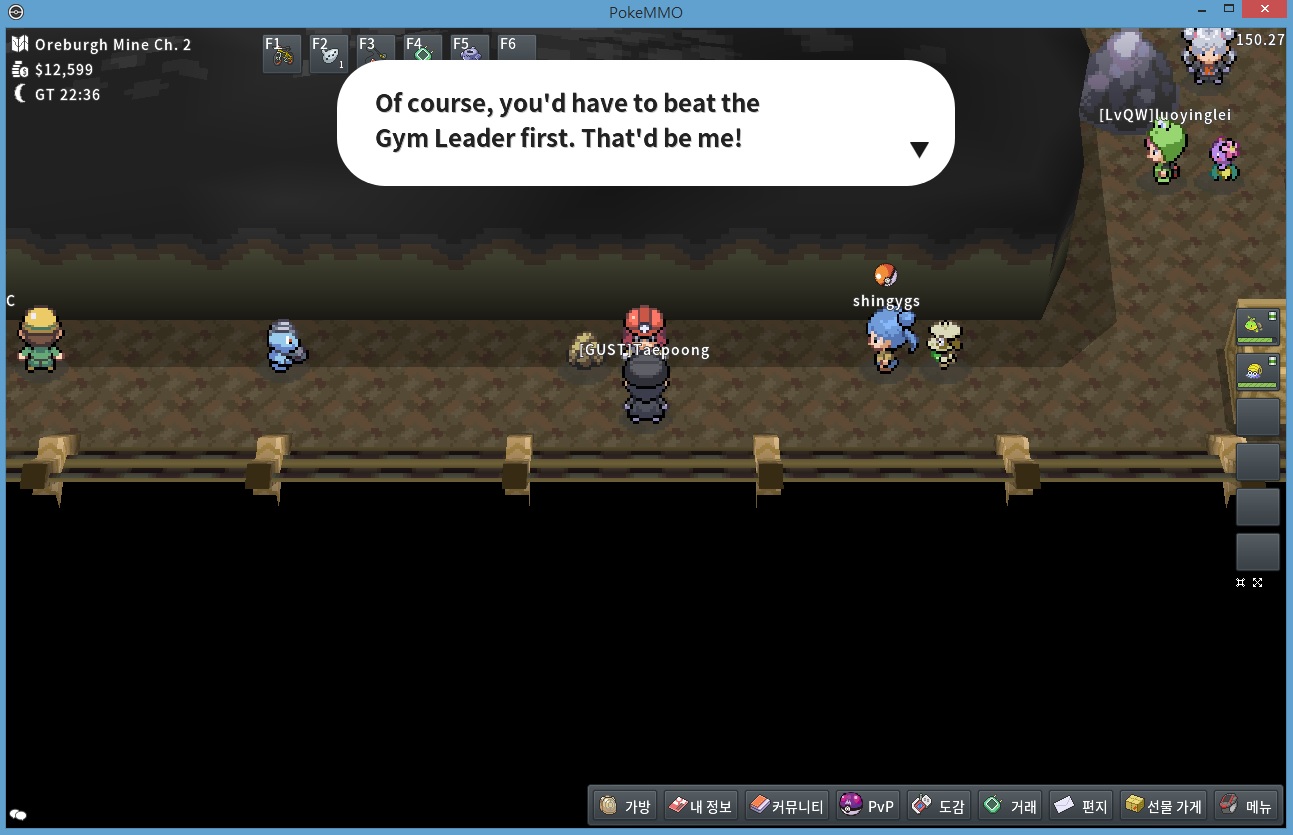
Task: Open the 편지 mail window
Action: (x=1081, y=805)
